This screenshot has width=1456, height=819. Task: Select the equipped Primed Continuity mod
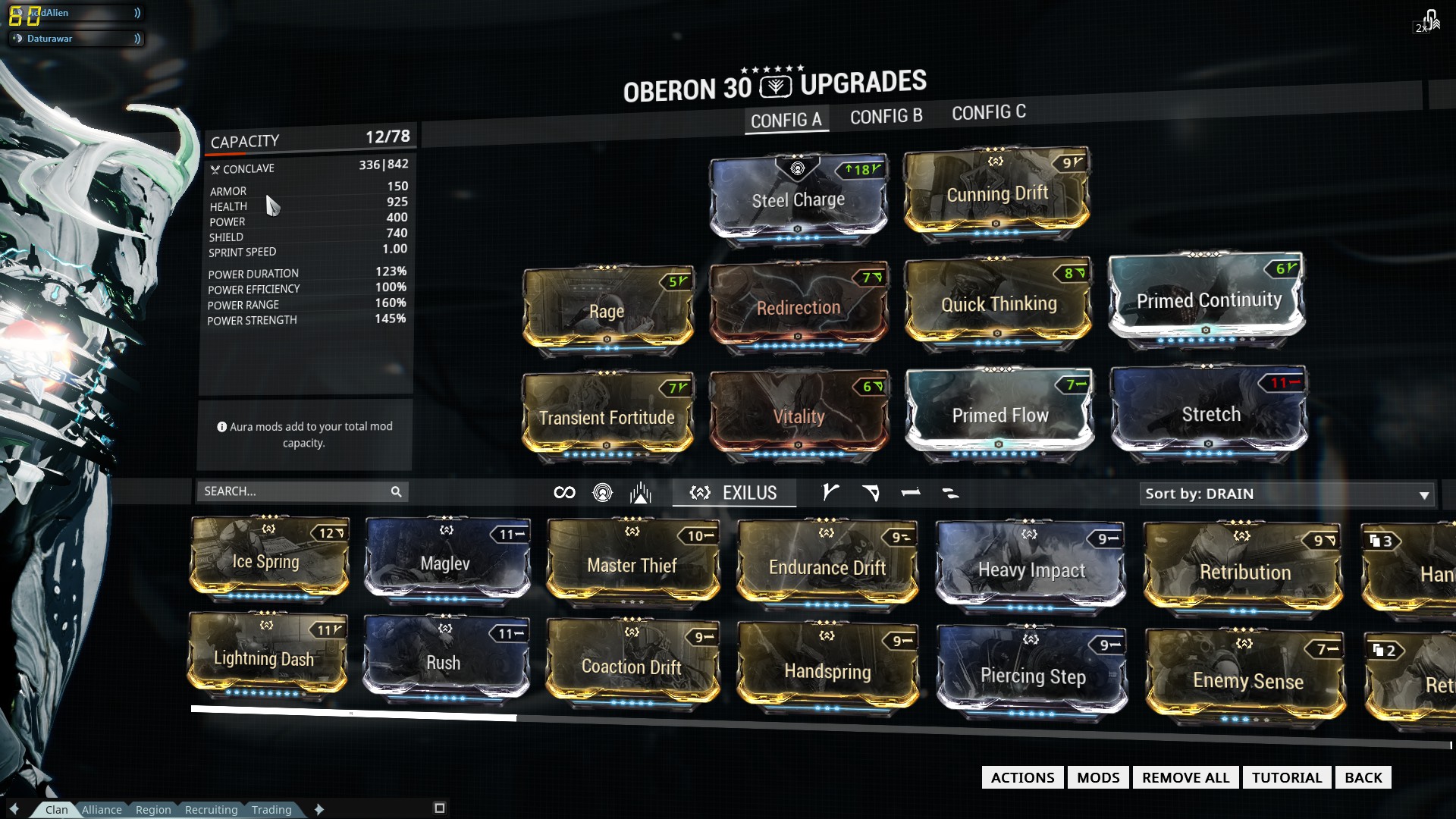(1208, 301)
